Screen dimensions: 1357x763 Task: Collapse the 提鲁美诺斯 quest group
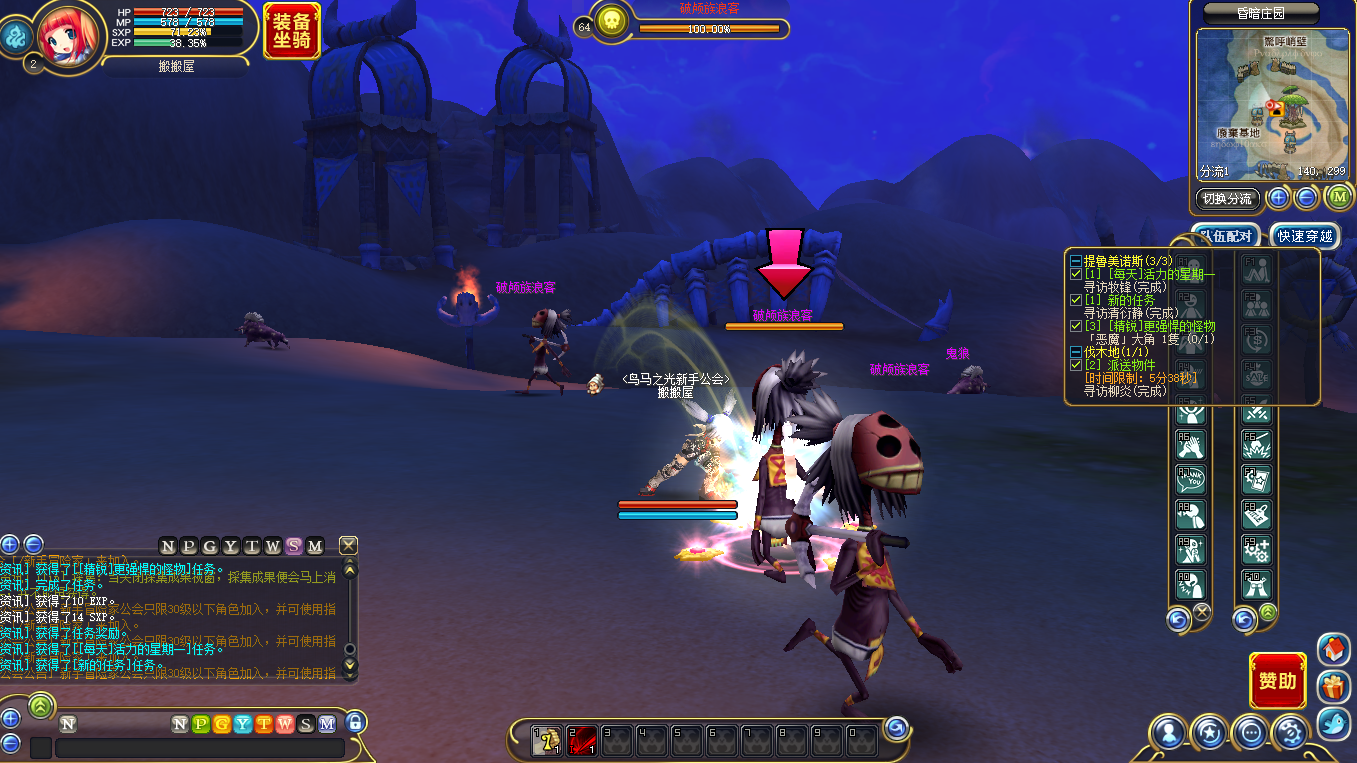click(1075, 261)
